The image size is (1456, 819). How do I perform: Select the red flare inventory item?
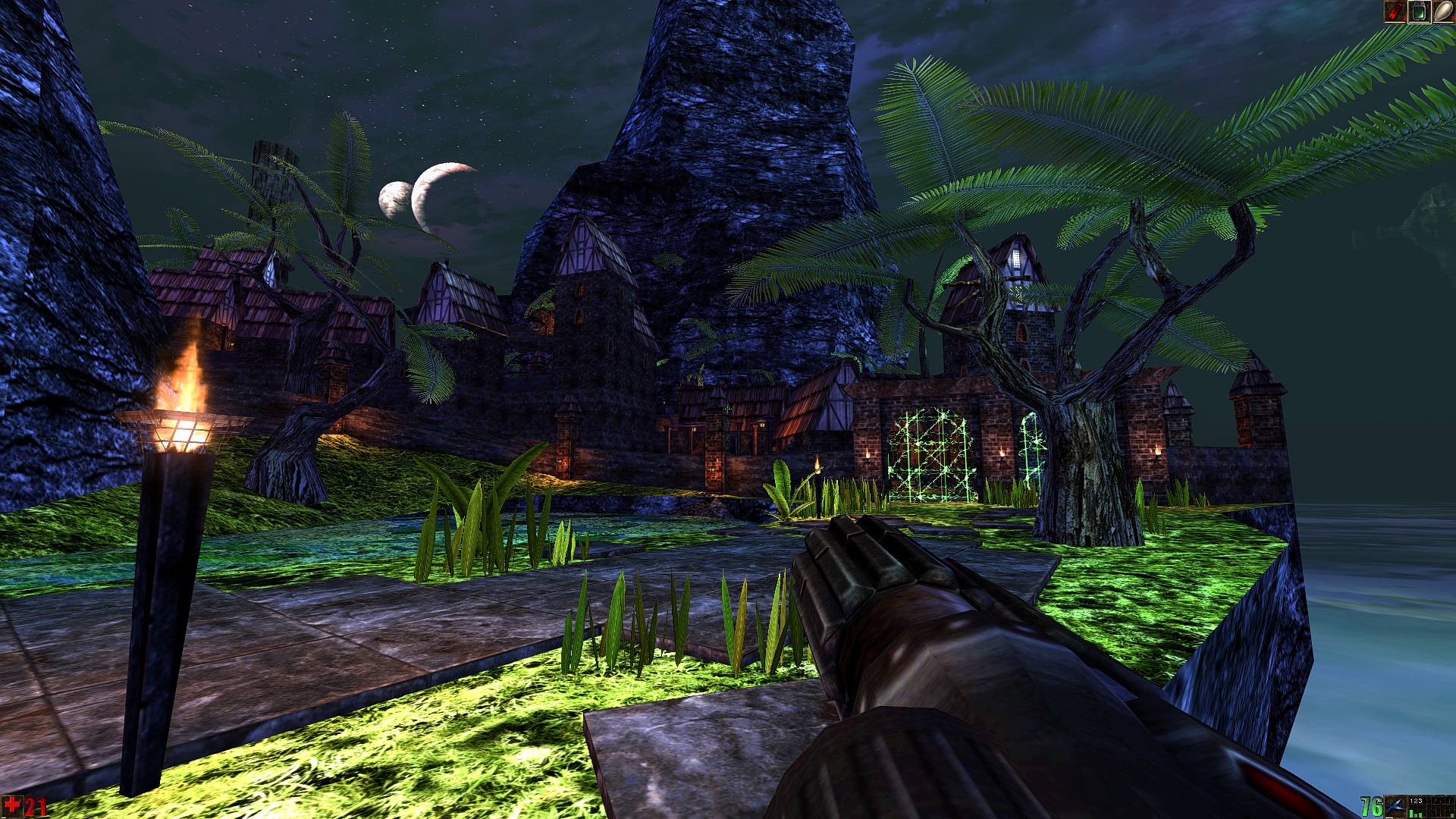tap(1395, 11)
